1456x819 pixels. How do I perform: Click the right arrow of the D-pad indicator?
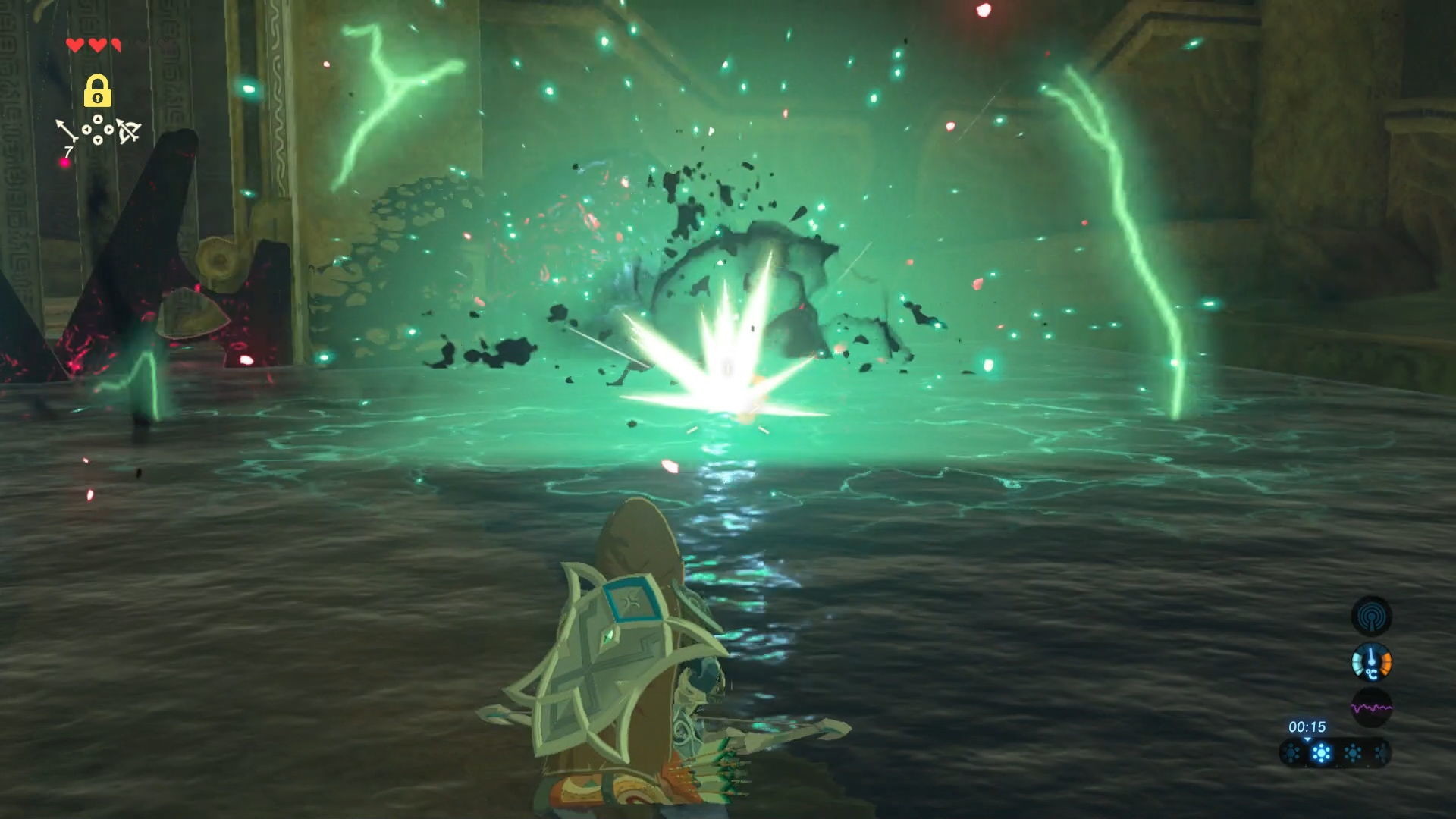pyautogui.click(x=110, y=130)
